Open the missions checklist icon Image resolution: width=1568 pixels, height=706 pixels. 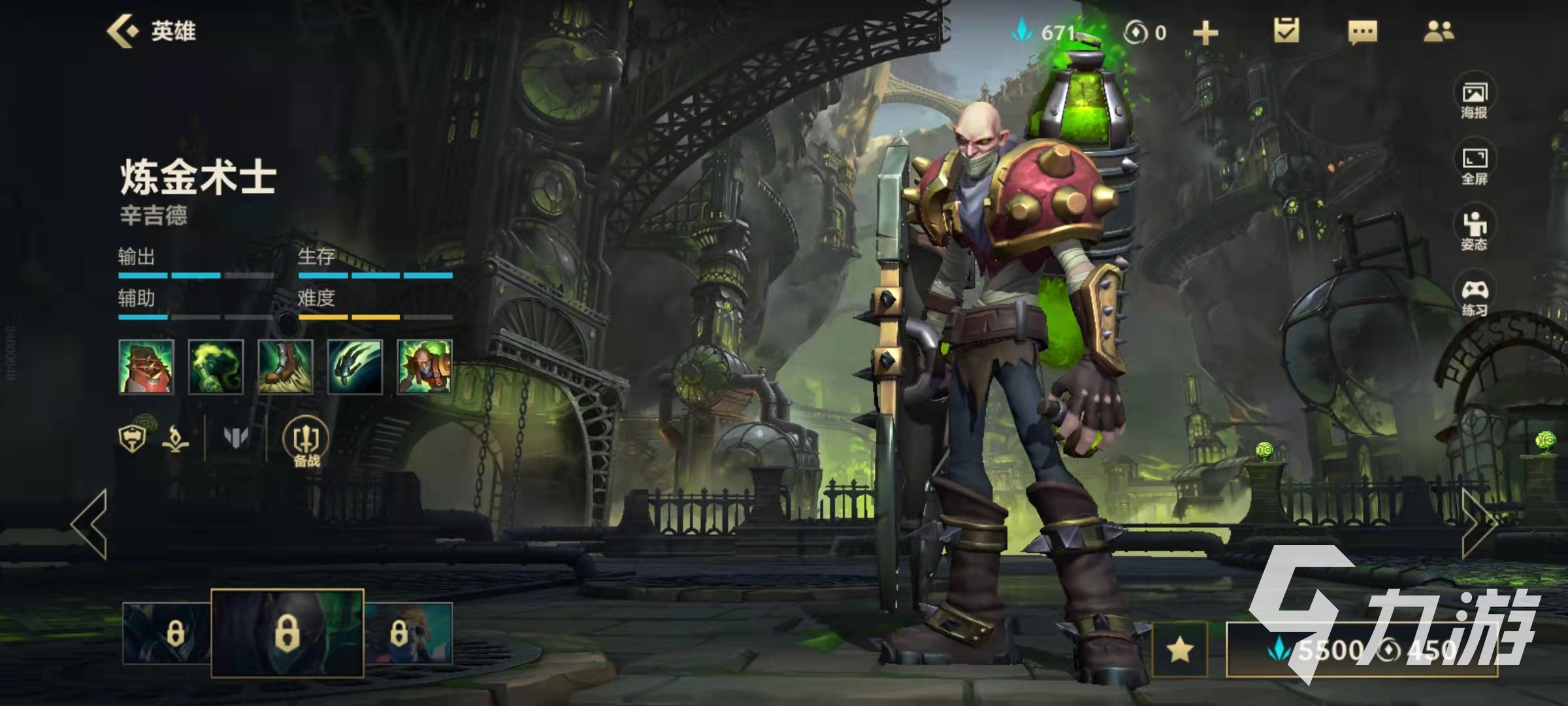click(x=1286, y=31)
